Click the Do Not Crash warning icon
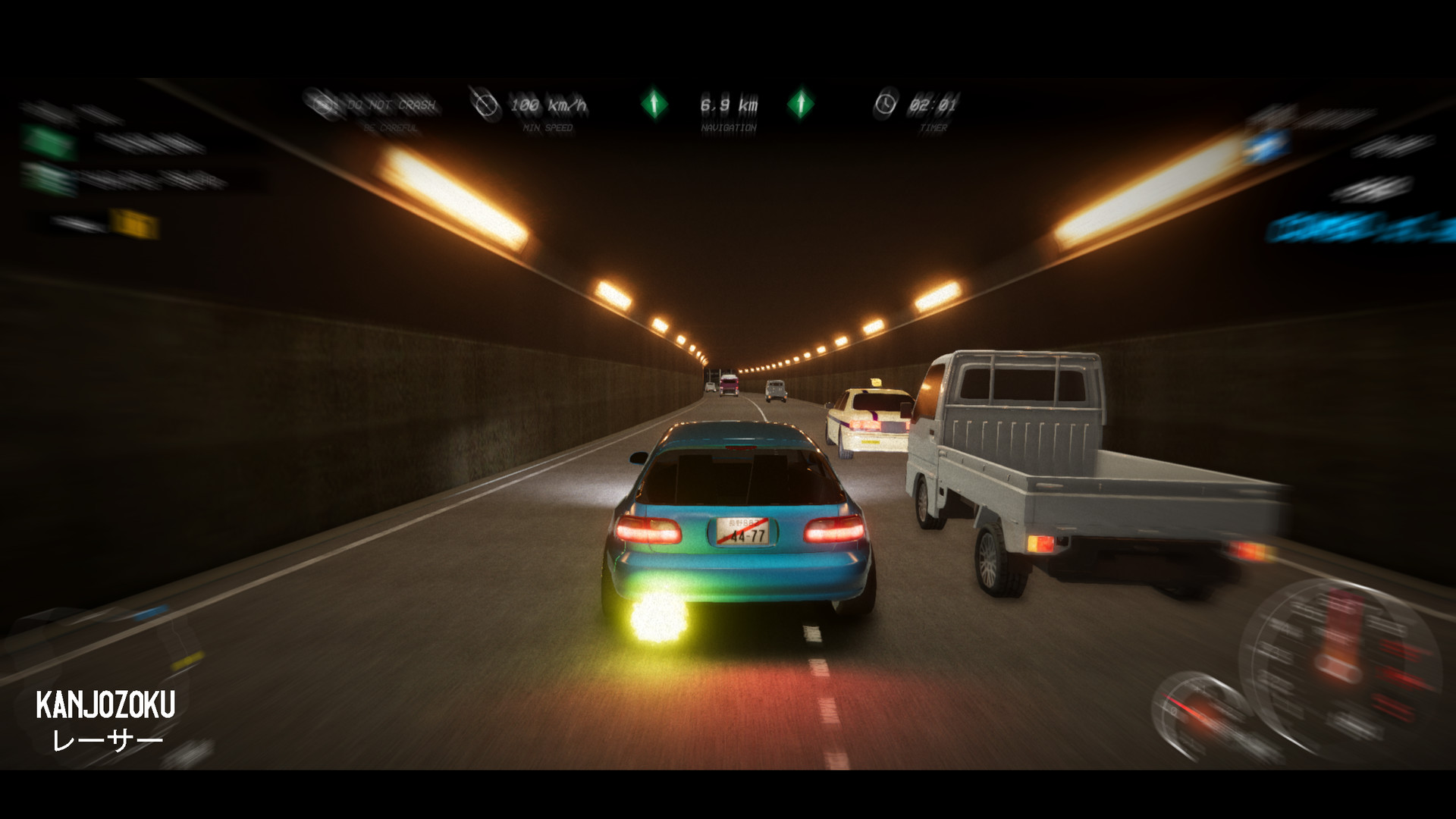The width and height of the screenshot is (1456, 819). pos(322,105)
